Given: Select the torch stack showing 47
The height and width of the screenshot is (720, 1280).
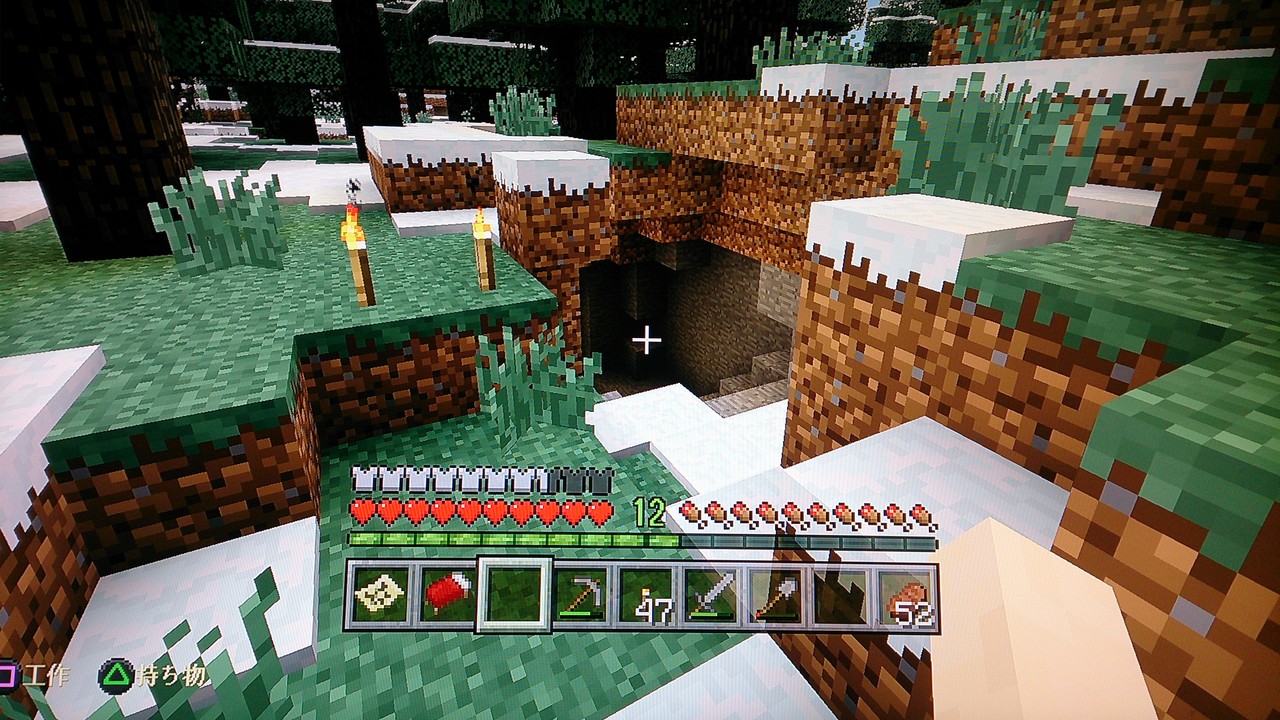Looking at the screenshot, I should coord(647,592).
